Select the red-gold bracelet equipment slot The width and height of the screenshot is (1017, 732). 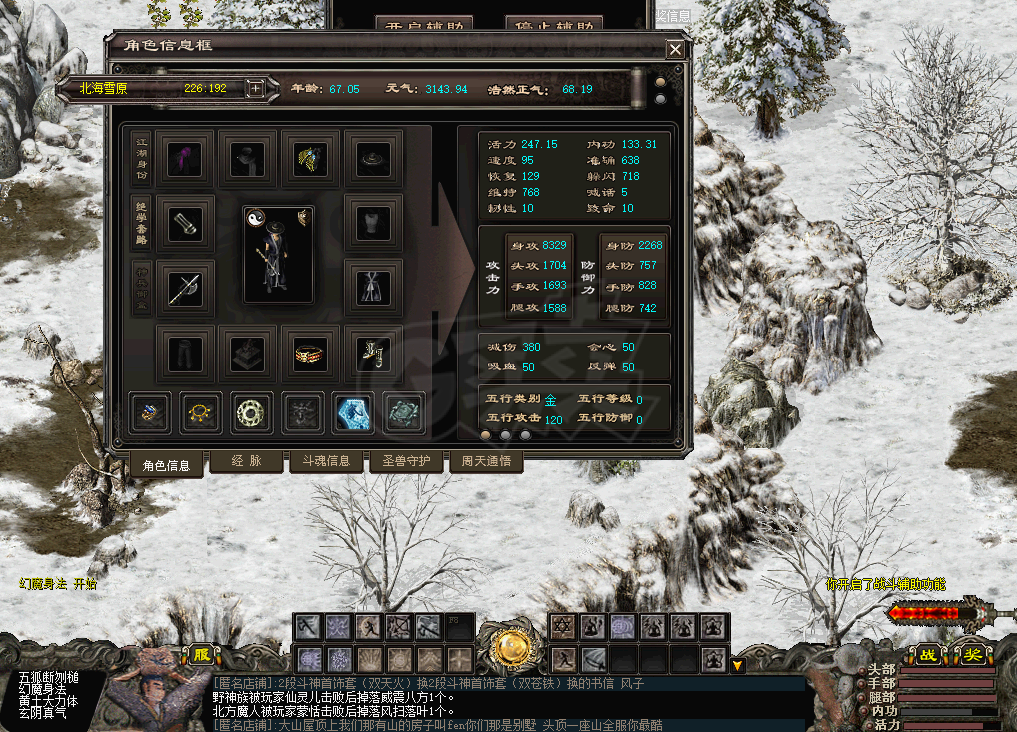[x=310, y=353]
